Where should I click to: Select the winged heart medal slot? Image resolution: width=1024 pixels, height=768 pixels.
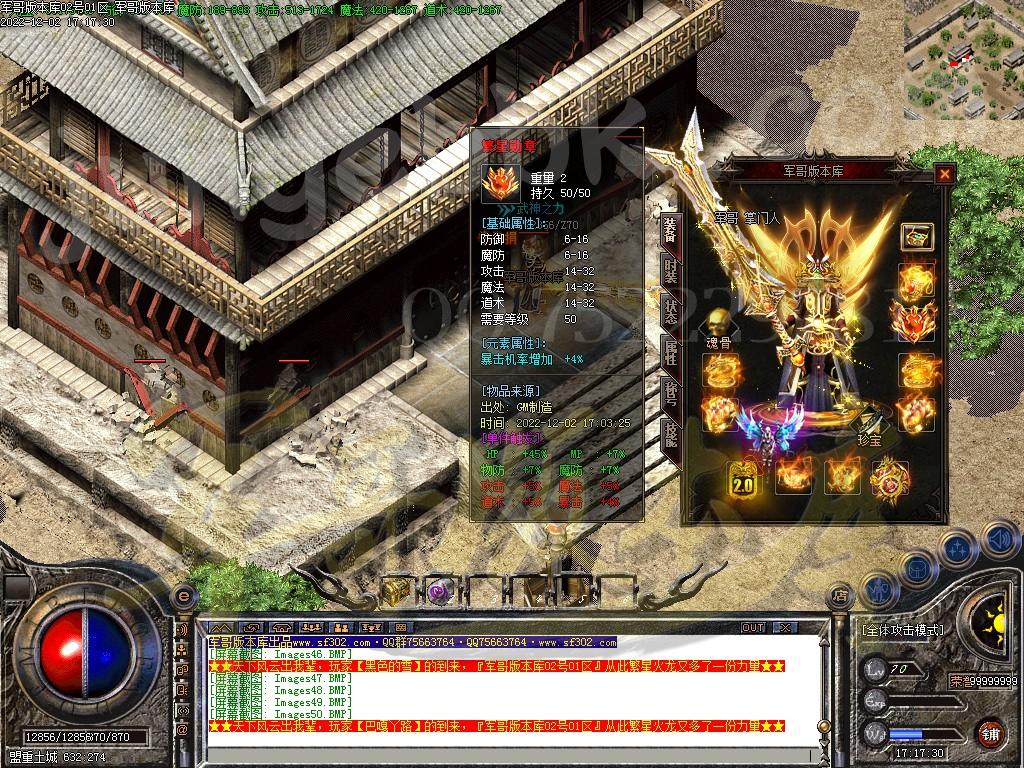[x=916, y=322]
